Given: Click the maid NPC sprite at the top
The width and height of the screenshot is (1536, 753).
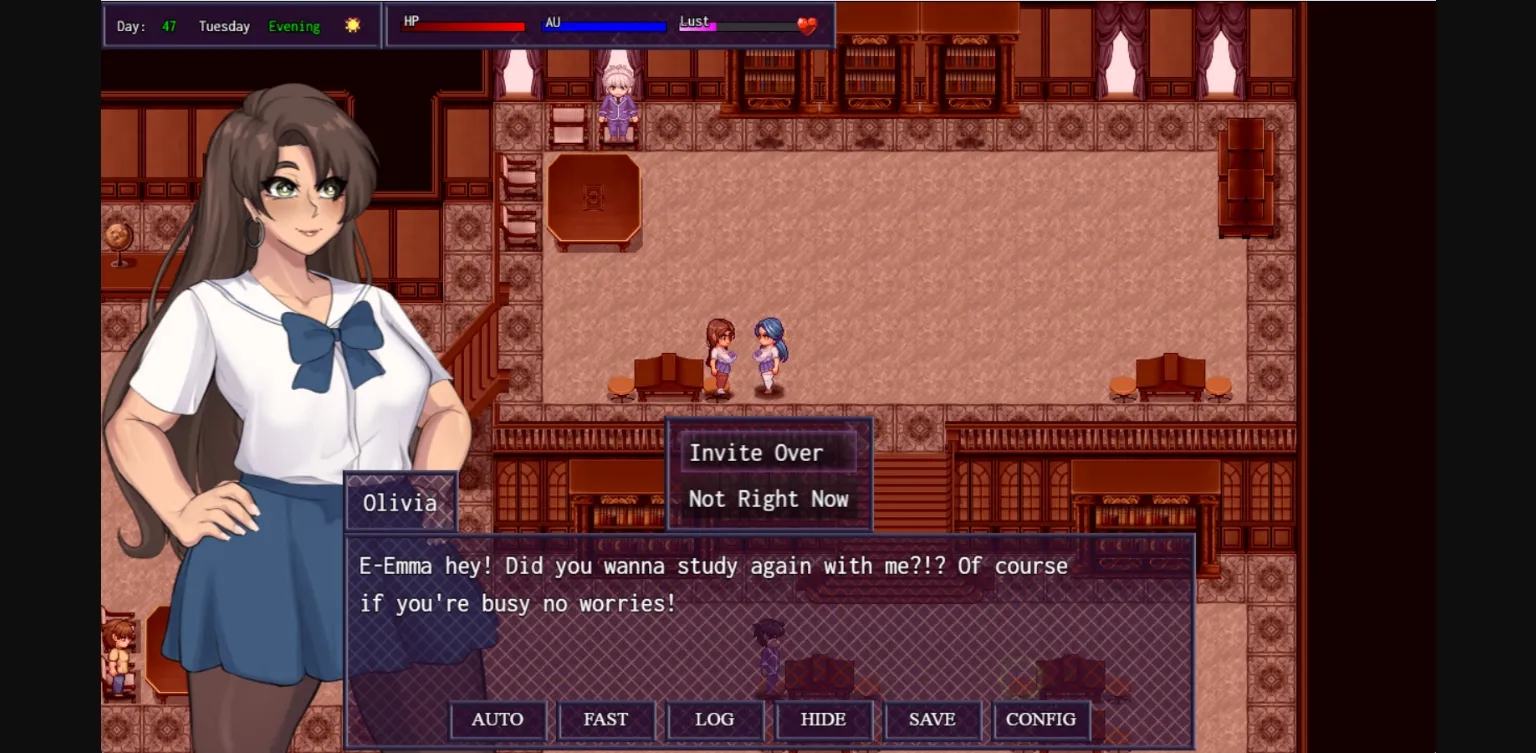Looking at the screenshot, I should (617, 103).
